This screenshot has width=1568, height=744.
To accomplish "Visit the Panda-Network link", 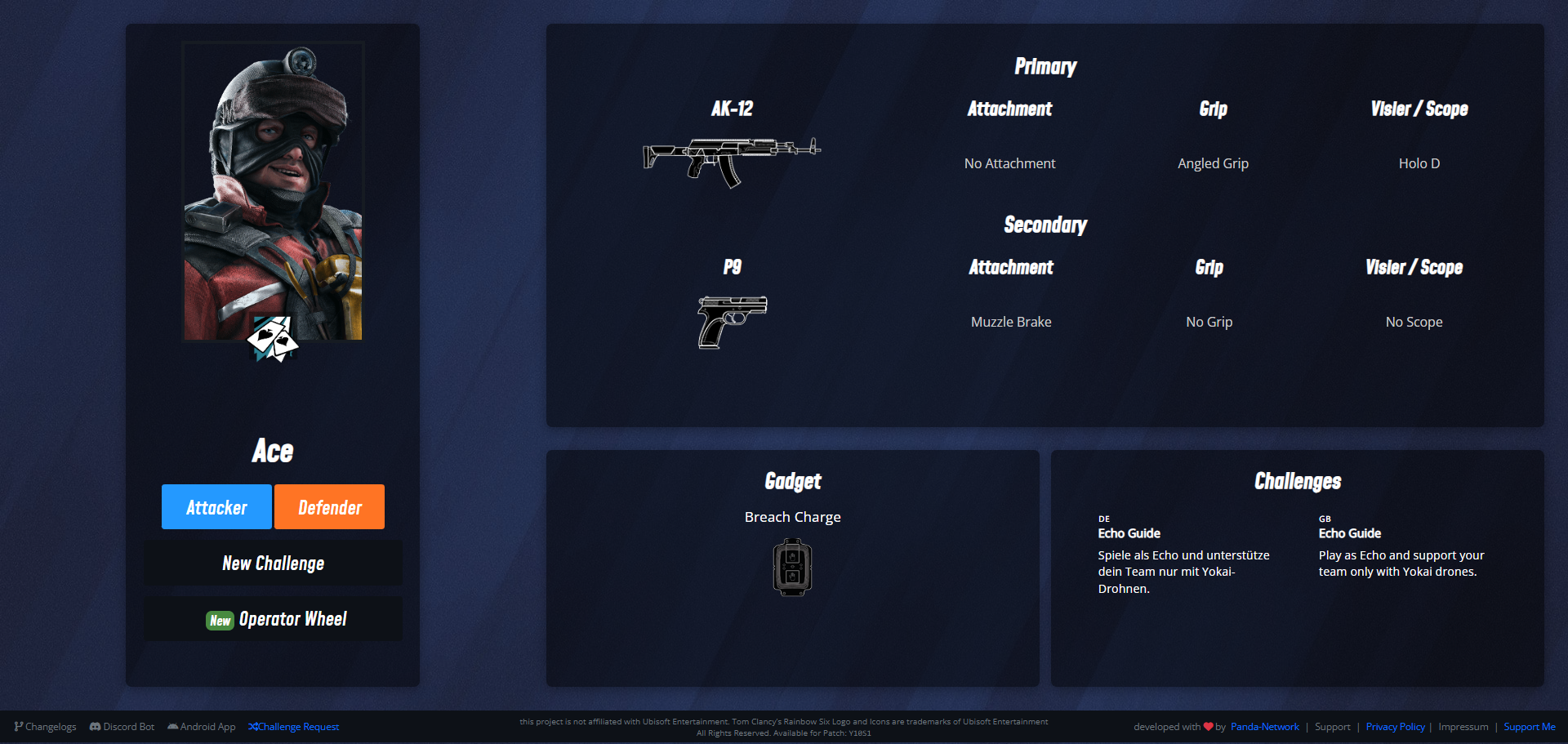I will coord(1264,727).
